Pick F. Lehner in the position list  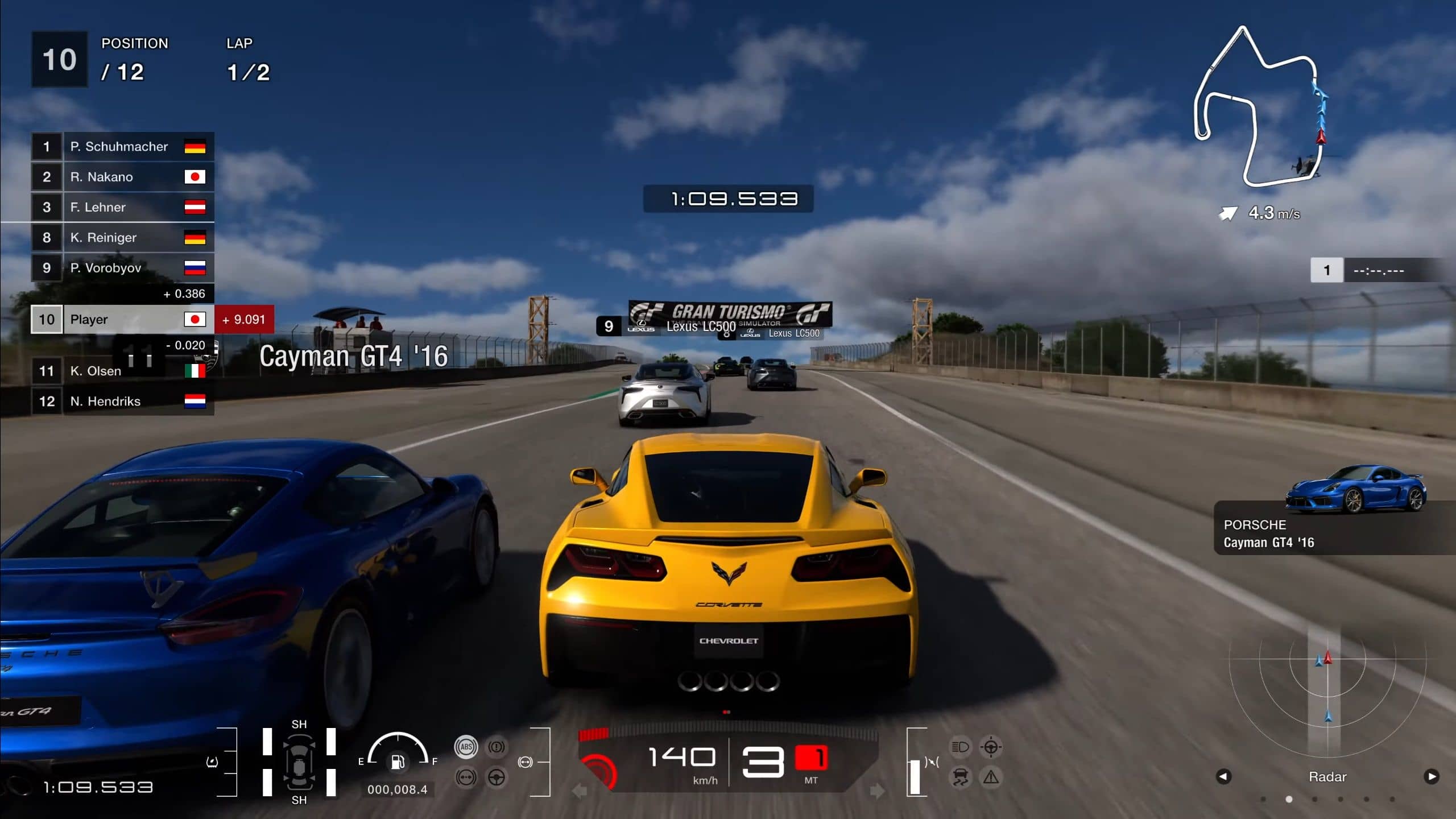pos(123,207)
